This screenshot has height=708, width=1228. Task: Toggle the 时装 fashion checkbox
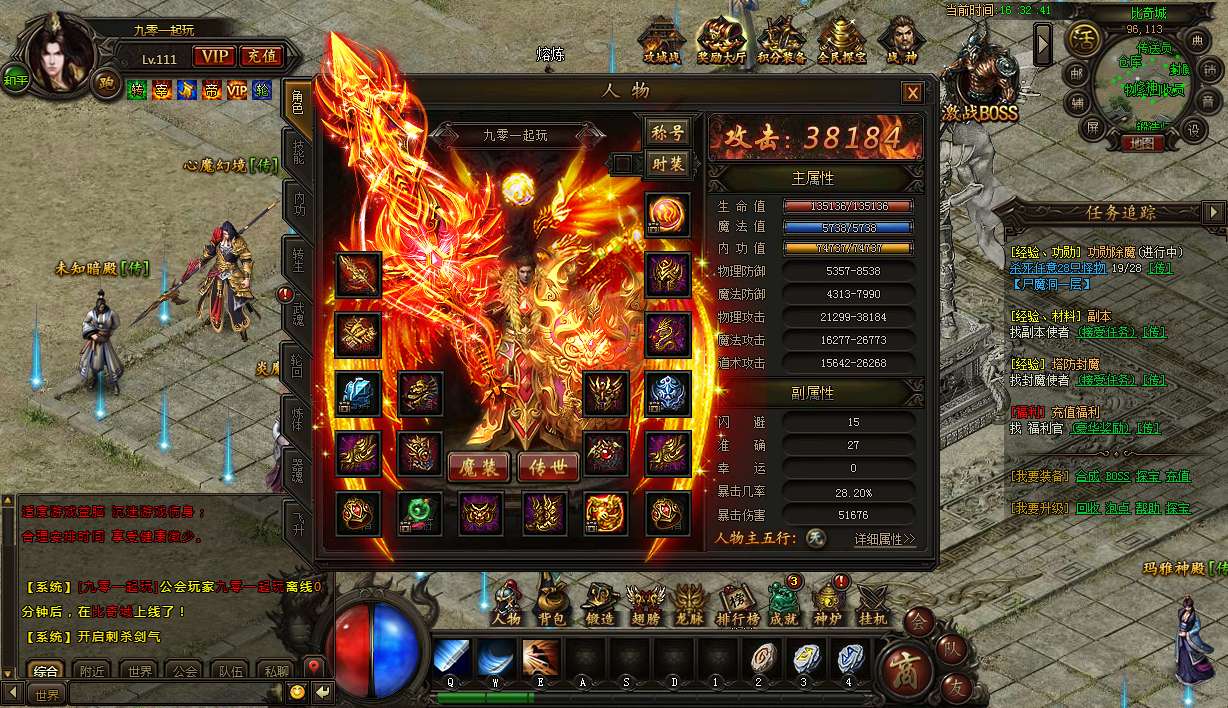pyautogui.click(x=624, y=164)
